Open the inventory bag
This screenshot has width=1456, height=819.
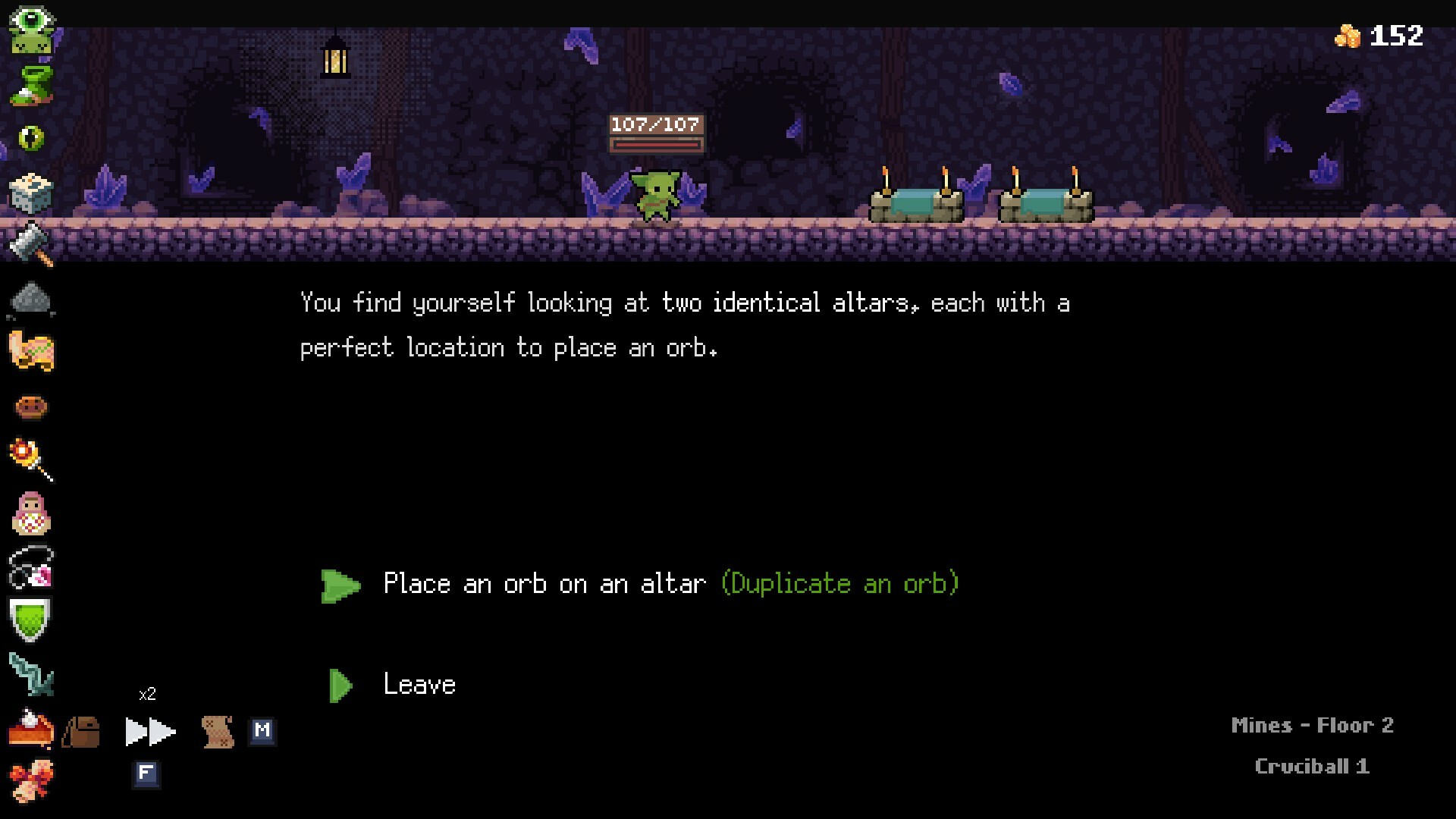pyautogui.click(x=82, y=732)
